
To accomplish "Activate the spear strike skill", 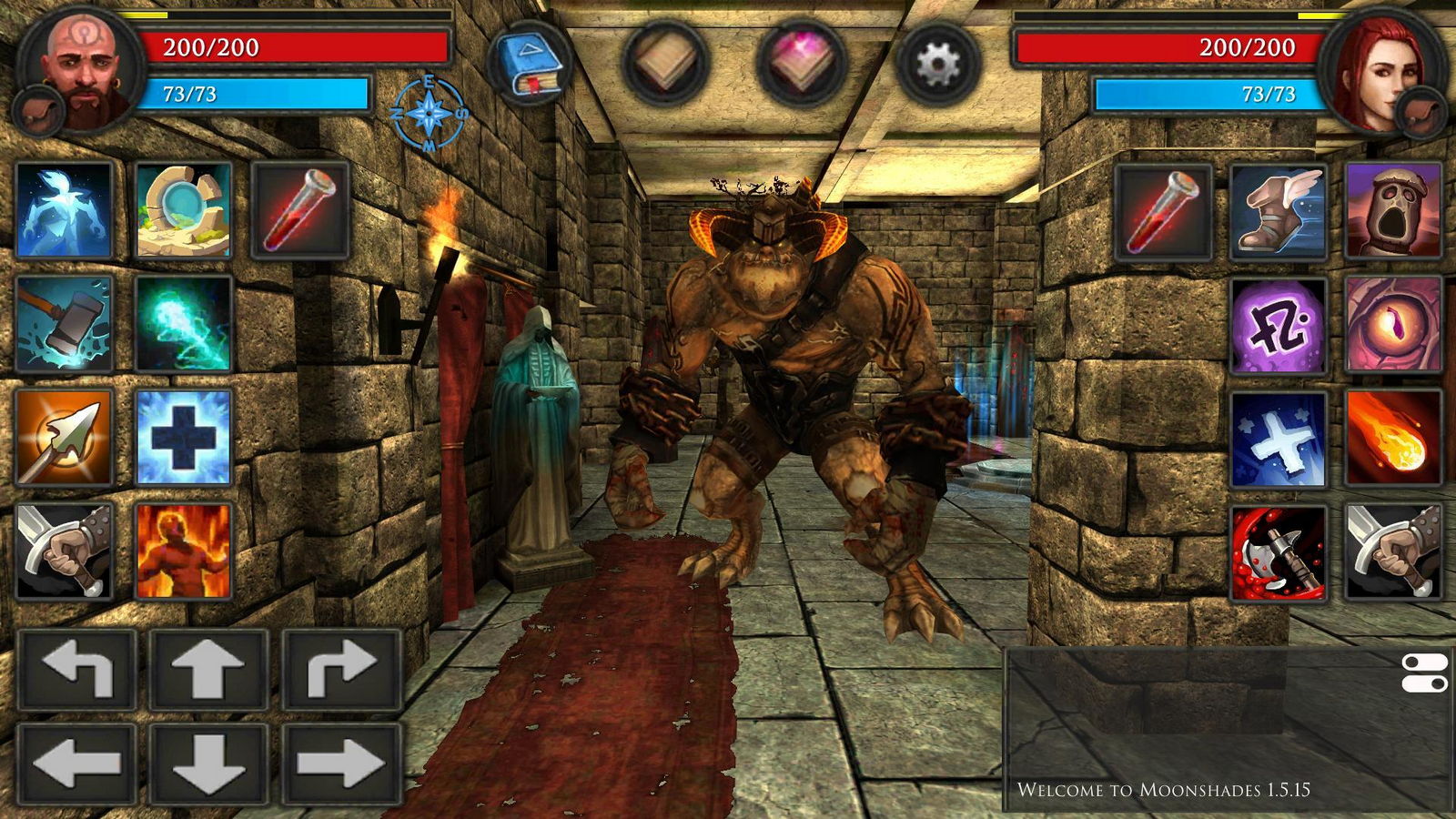I will 64,433.
